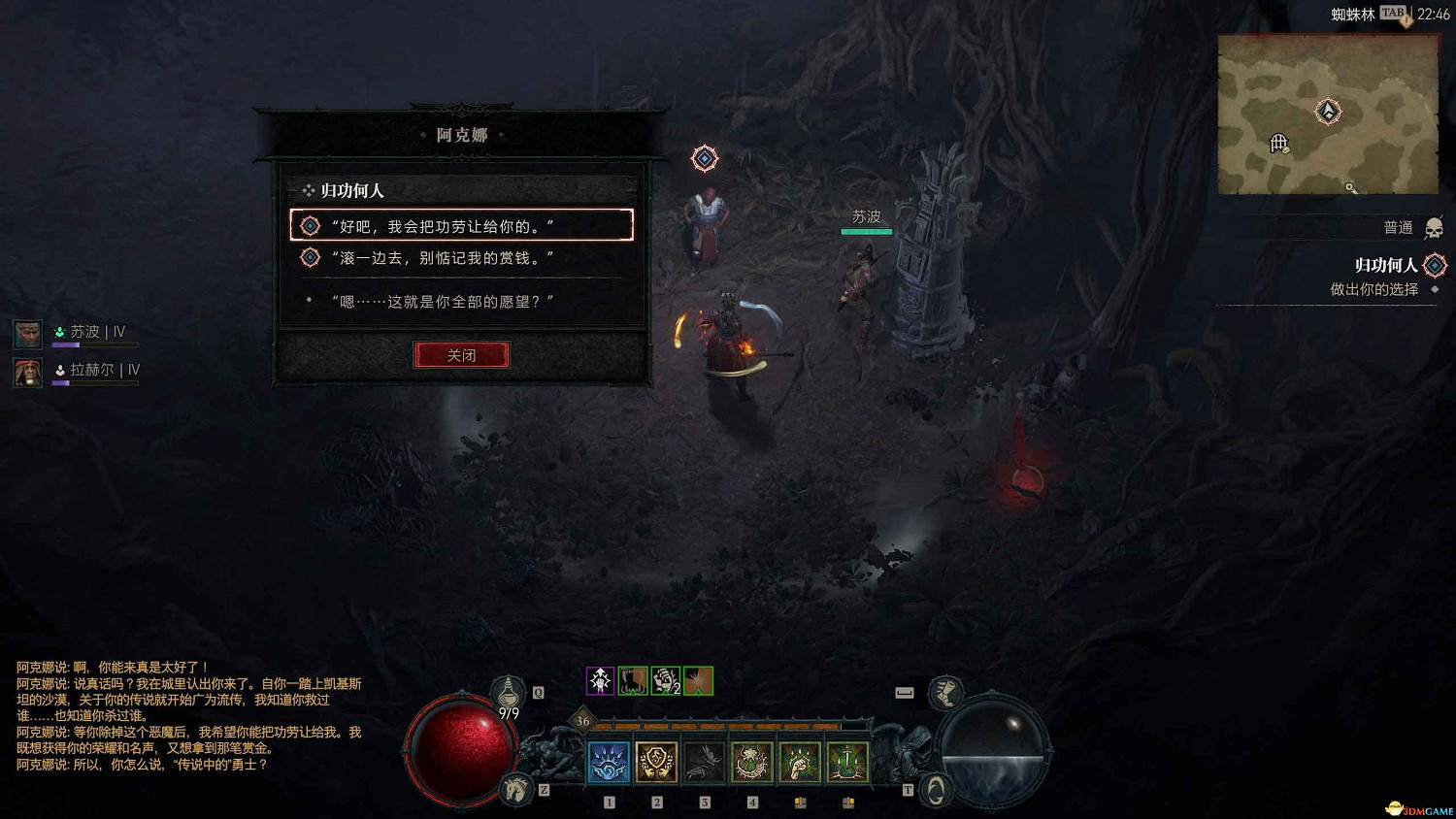The width and height of the screenshot is (1456, 819).
Task: Select the ice skill in hotbar slot 1
Action: pos(608,763)
